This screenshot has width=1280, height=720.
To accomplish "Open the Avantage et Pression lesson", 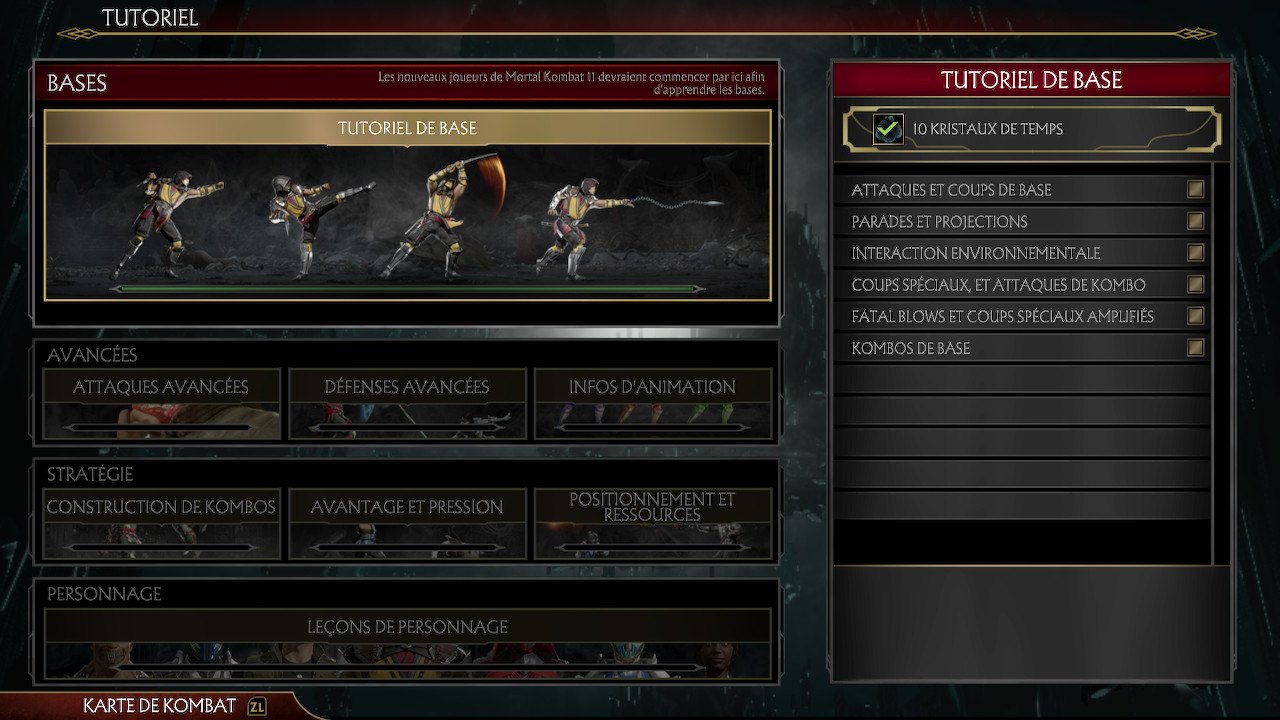I will point(407,523).
